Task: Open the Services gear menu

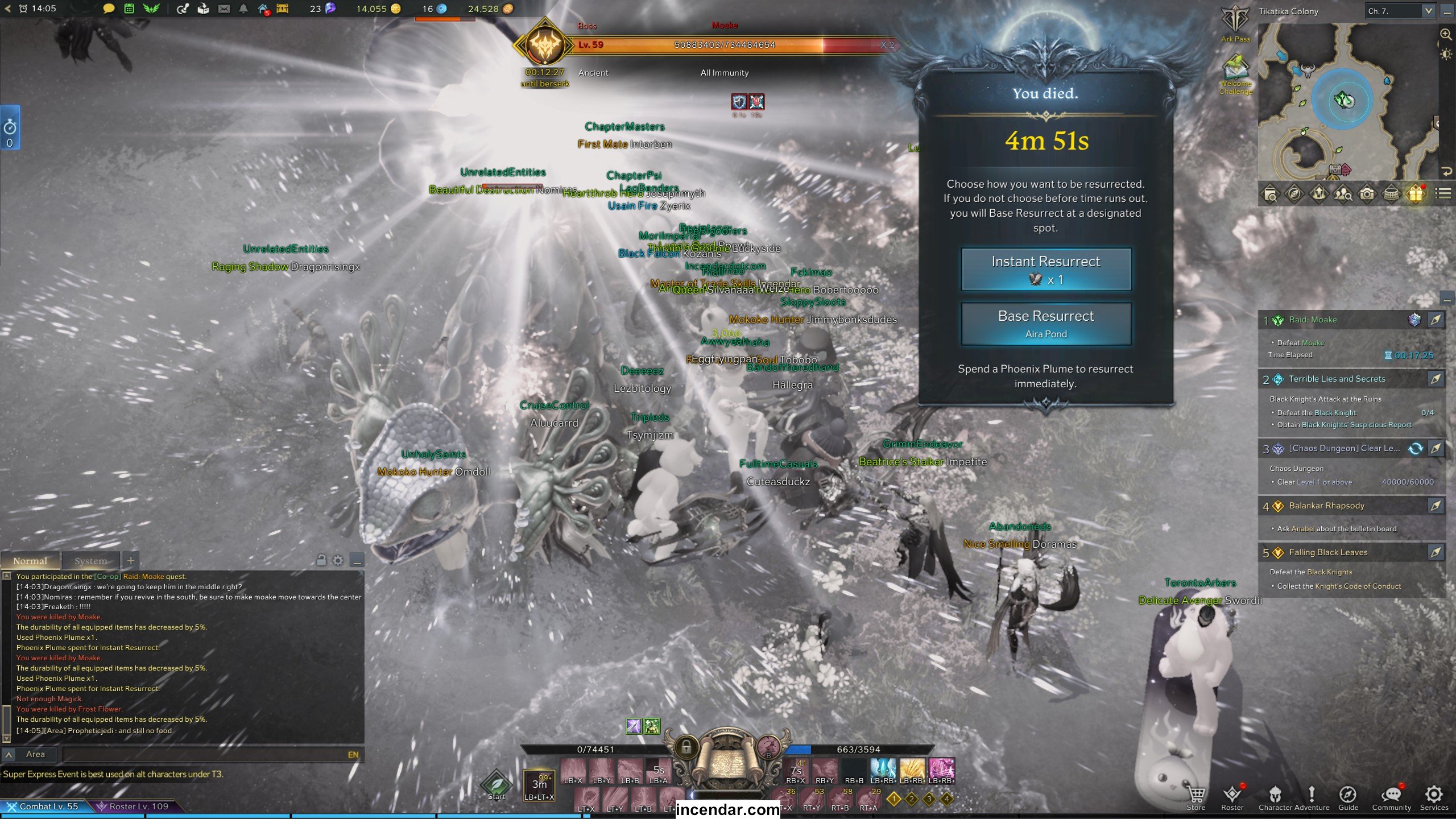Action: click(1433, 797)
